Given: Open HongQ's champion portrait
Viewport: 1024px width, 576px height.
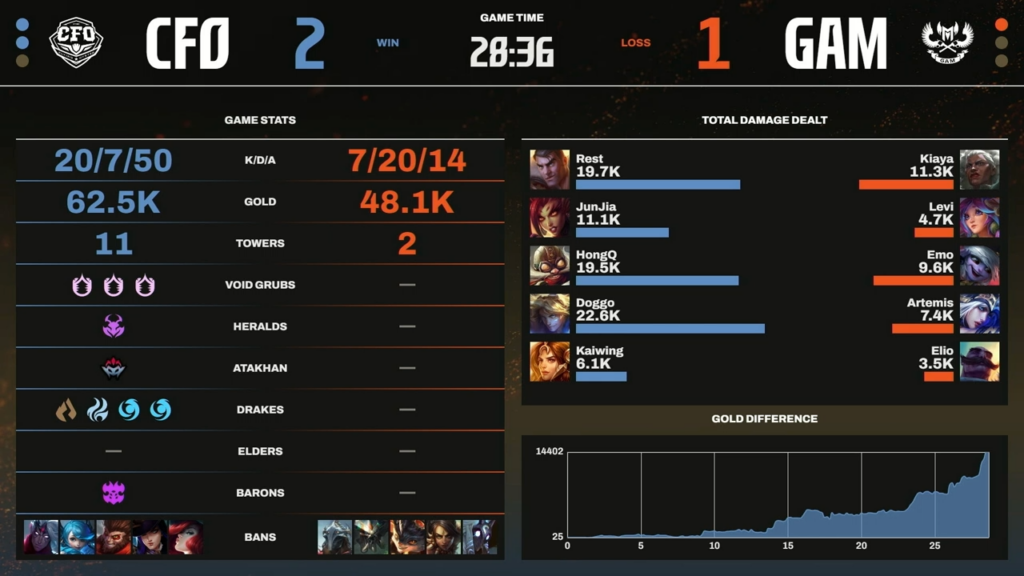Looking at the screenshot, I should tap(550, 265).
